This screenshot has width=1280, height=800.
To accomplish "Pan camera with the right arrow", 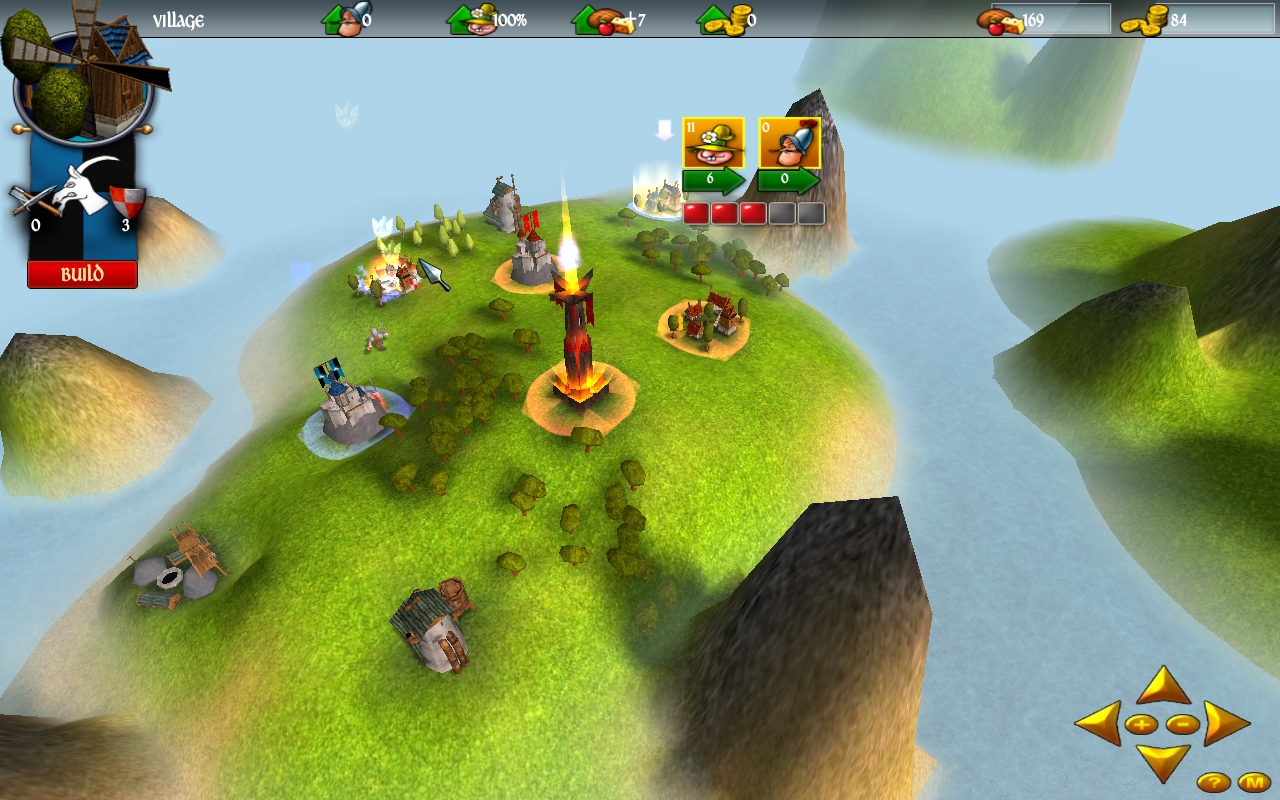I will tap(1226, 723).
